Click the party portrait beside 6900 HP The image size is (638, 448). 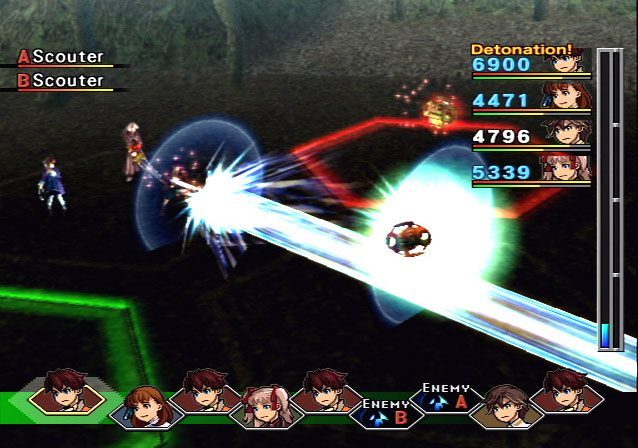tap(567, 60)
